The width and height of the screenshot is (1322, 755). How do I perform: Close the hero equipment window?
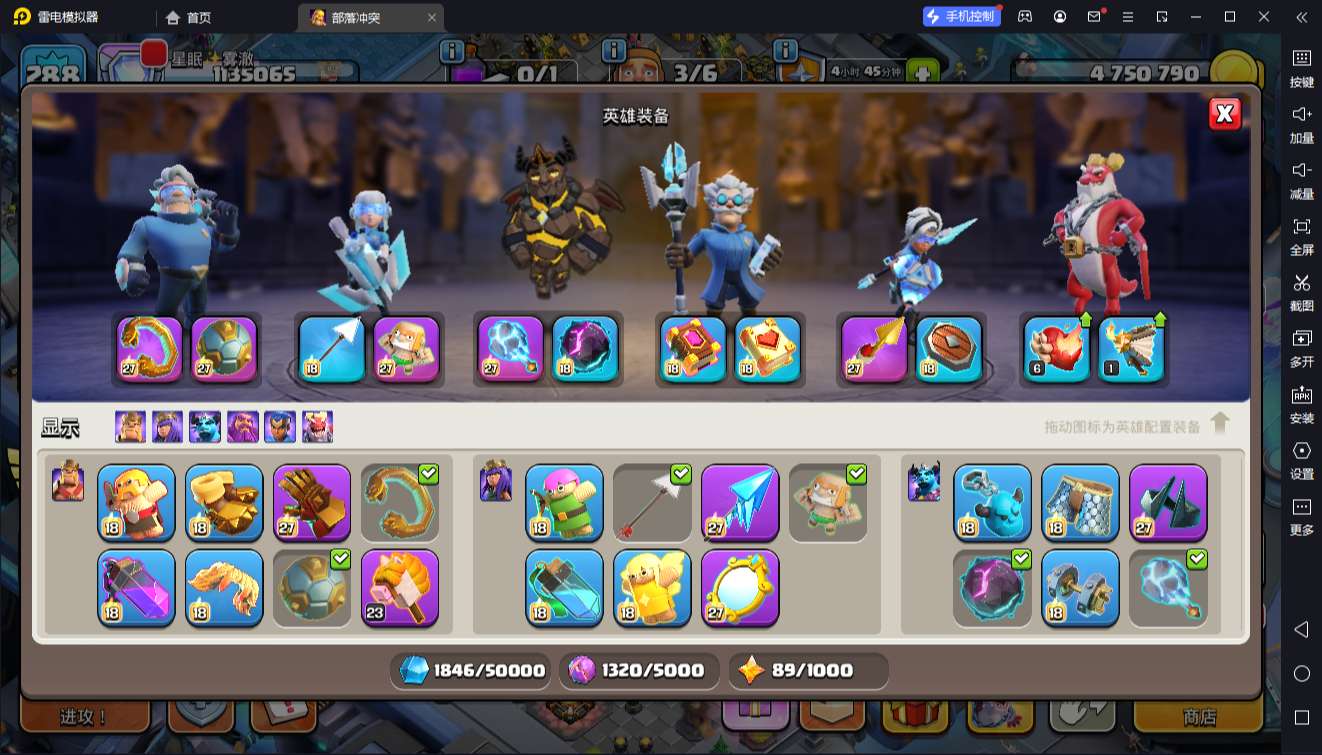coord(1224,114)
